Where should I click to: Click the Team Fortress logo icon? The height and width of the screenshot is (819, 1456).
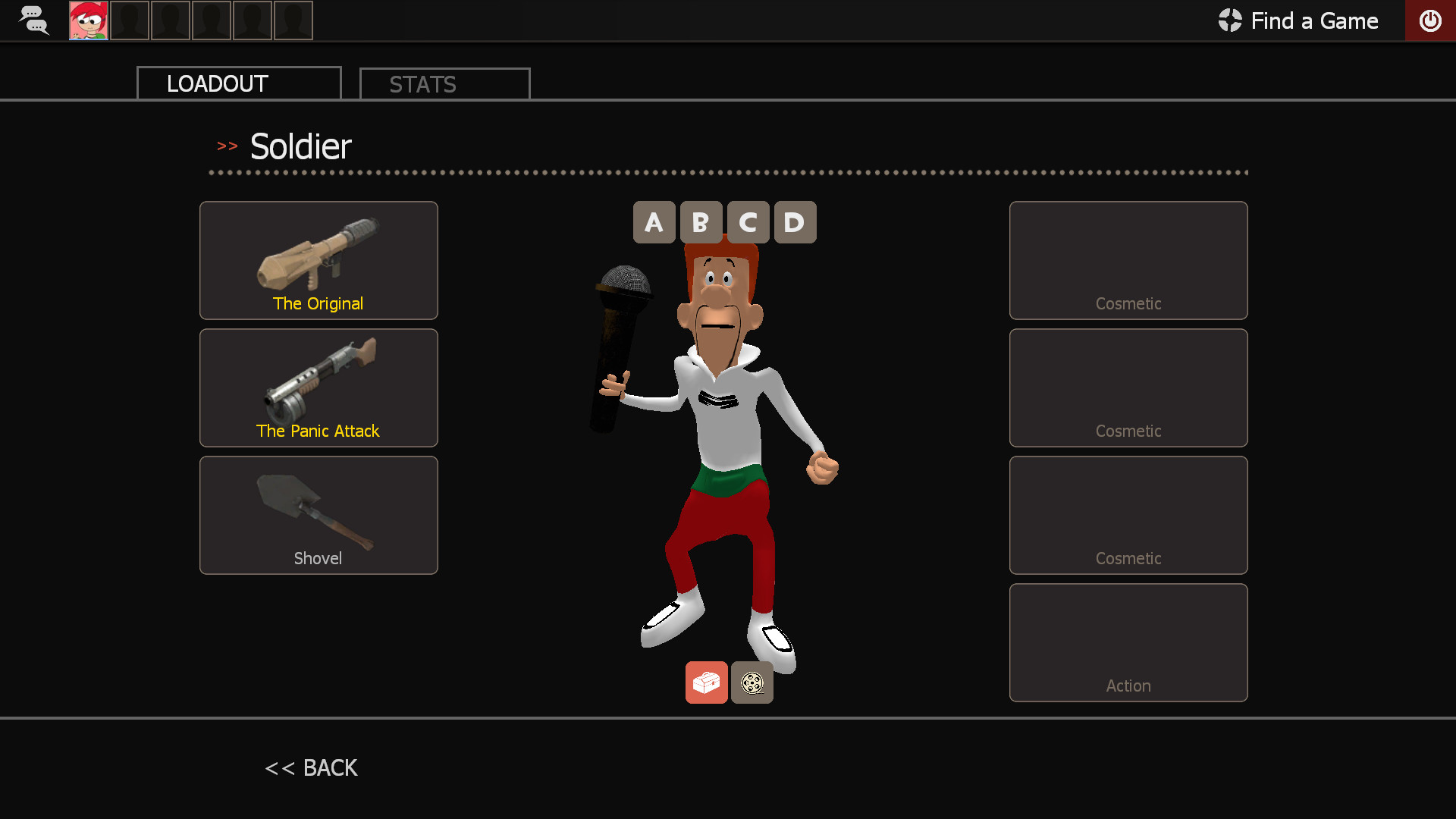coord(1229,20)
